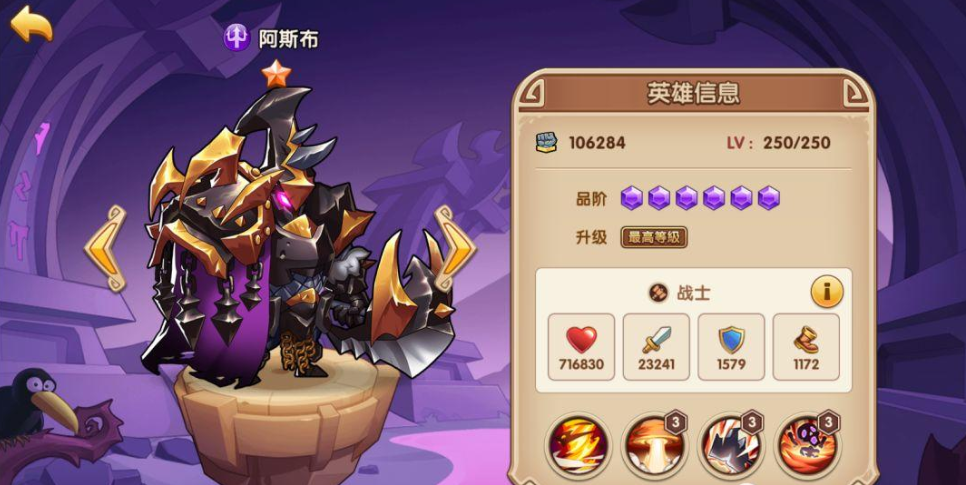Select the blue shield armor stat
This screenshot has height=485, width=966.
[x=731, y=346]
